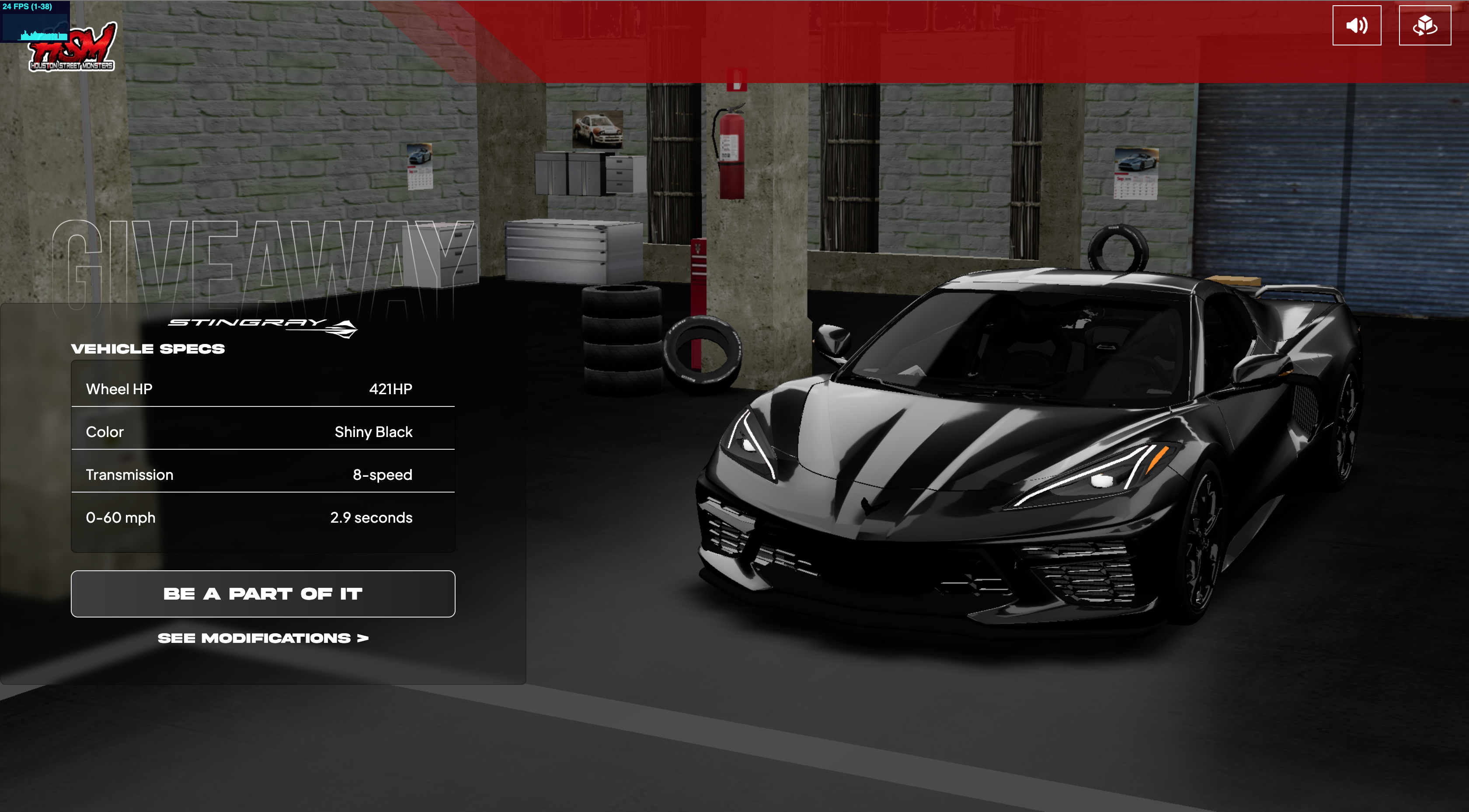Open the SEE MODIFICATIONS link
Viewport: 1469px width, 812px height.
click(x=263, y=638)
